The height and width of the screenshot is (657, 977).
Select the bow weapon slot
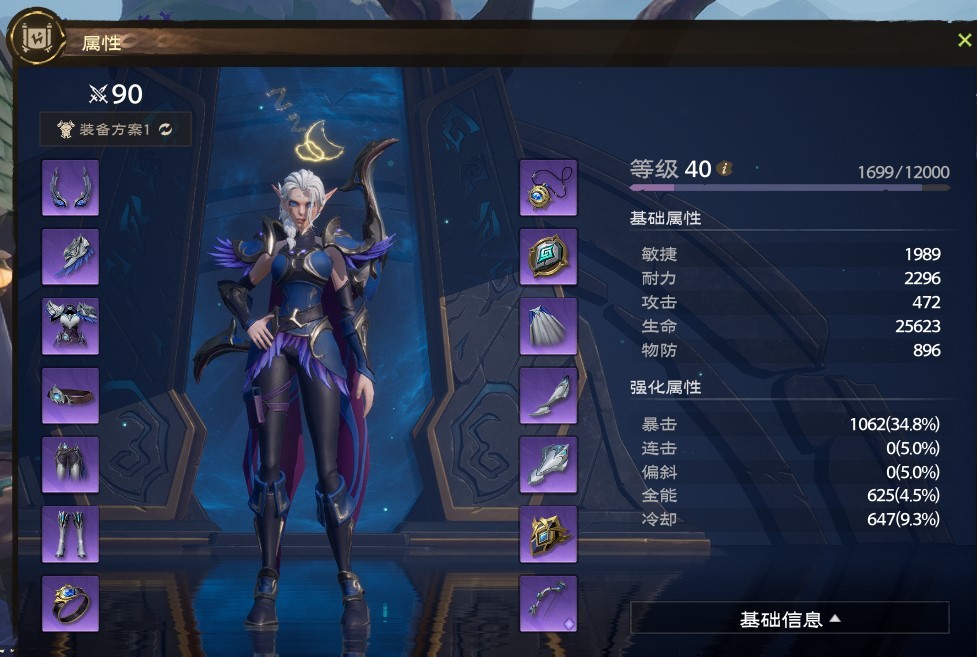548,604
